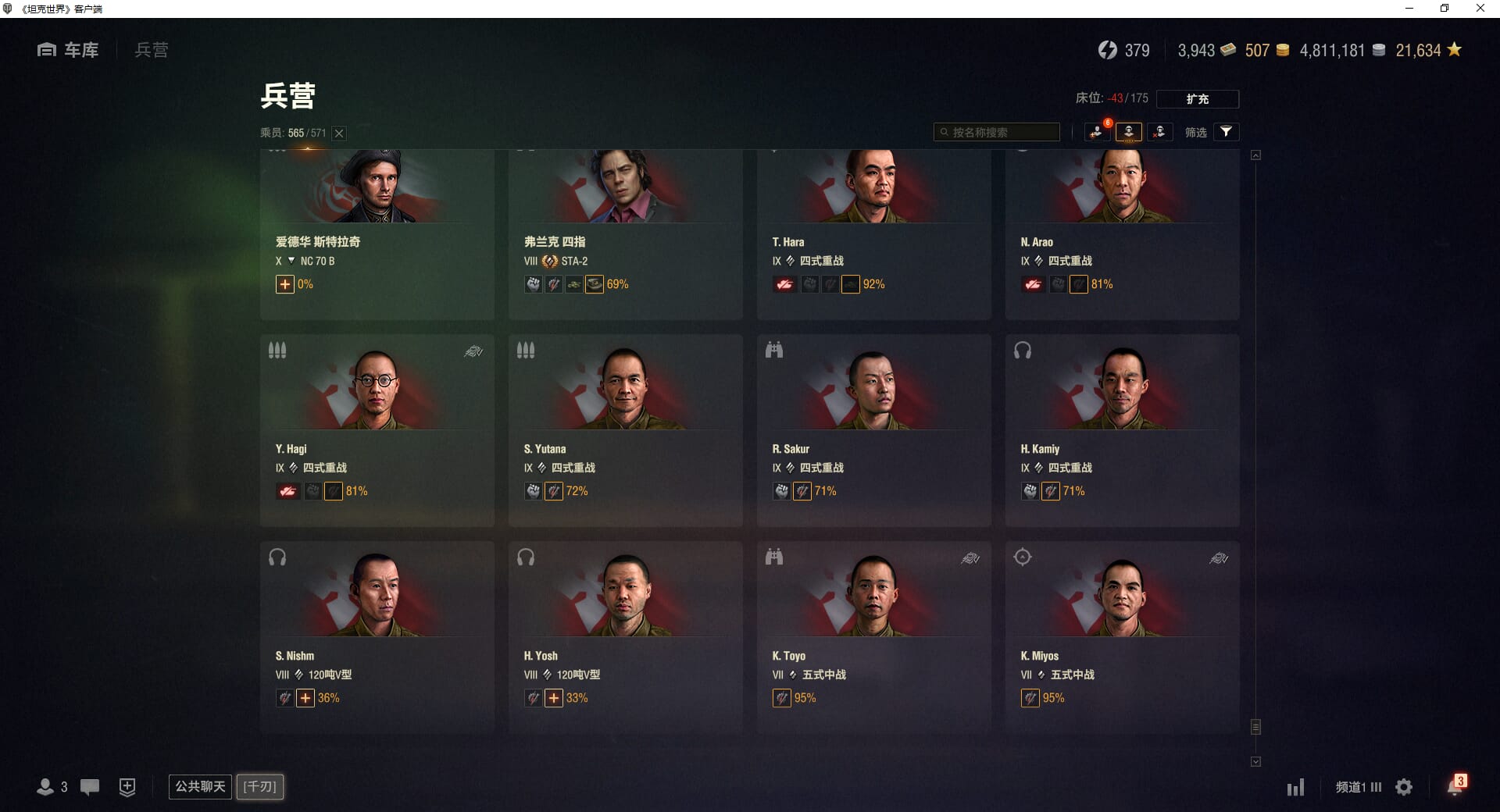Viewport: 1500px width, 812px height.
Task: Expand barracks beds with 扩充 button
Action: click(x=1197, y=99)
